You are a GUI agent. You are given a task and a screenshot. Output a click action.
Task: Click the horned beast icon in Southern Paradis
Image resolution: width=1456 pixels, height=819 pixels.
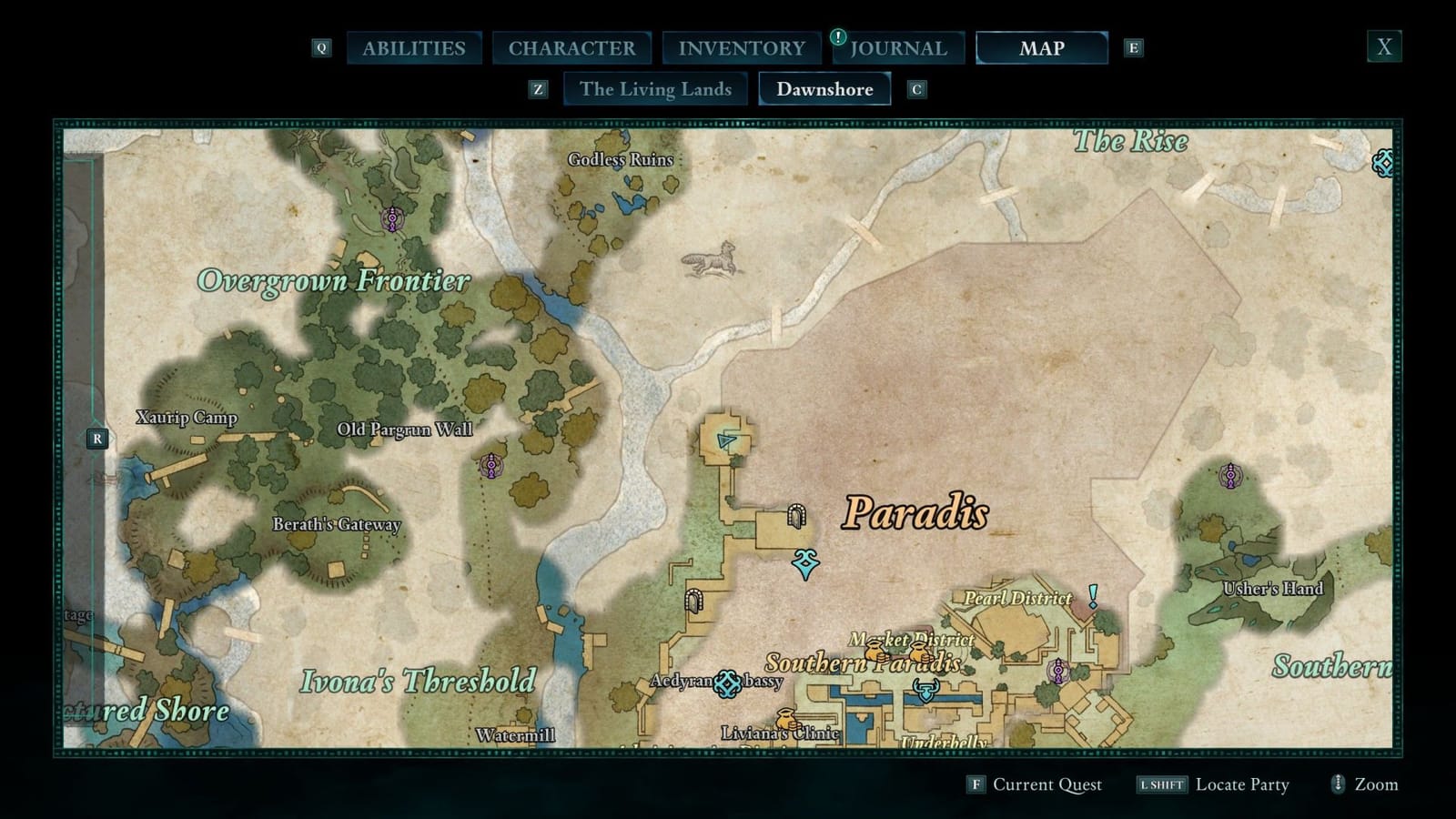926,688
